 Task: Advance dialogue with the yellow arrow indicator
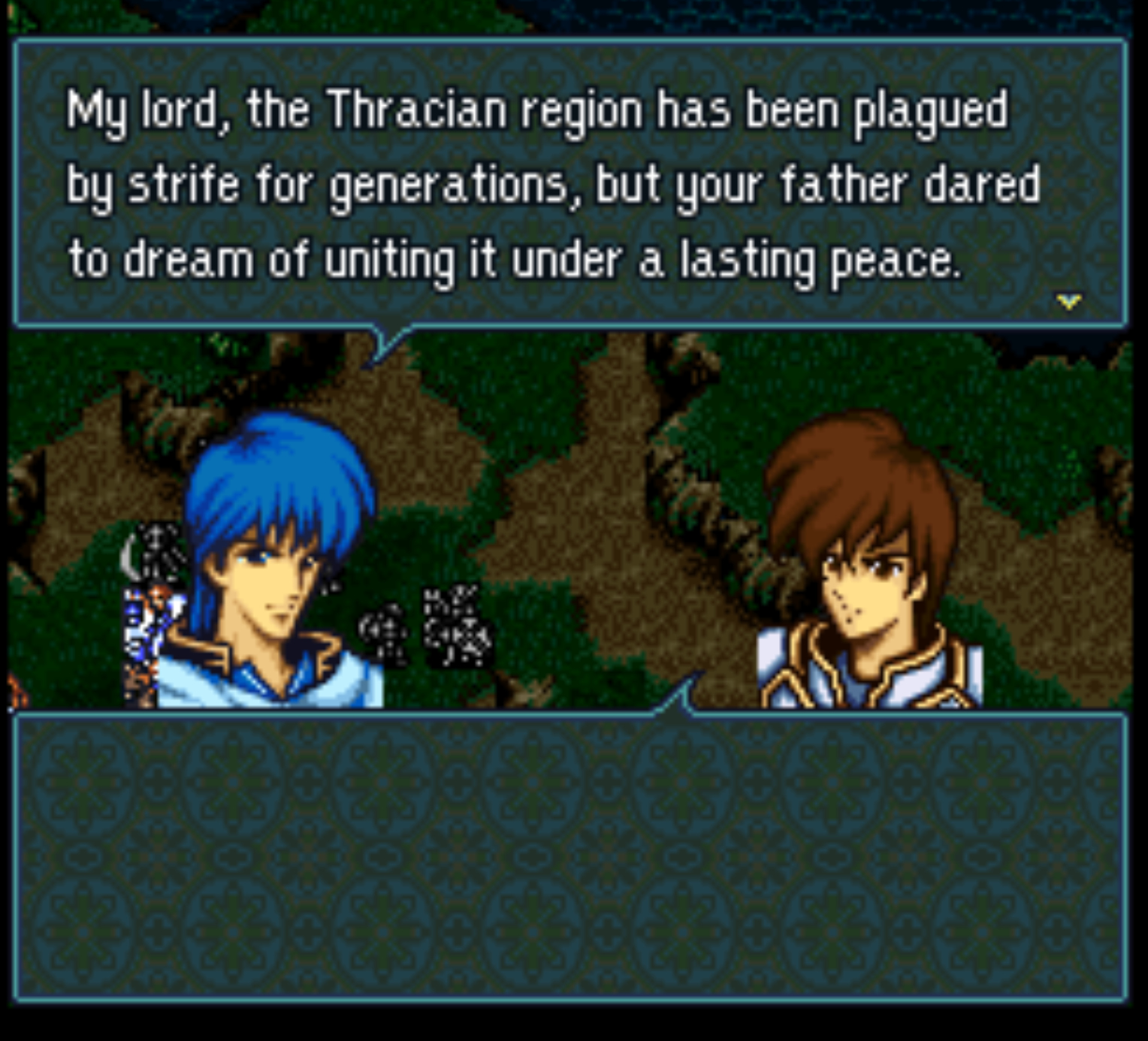click(x=1068, y=302)
